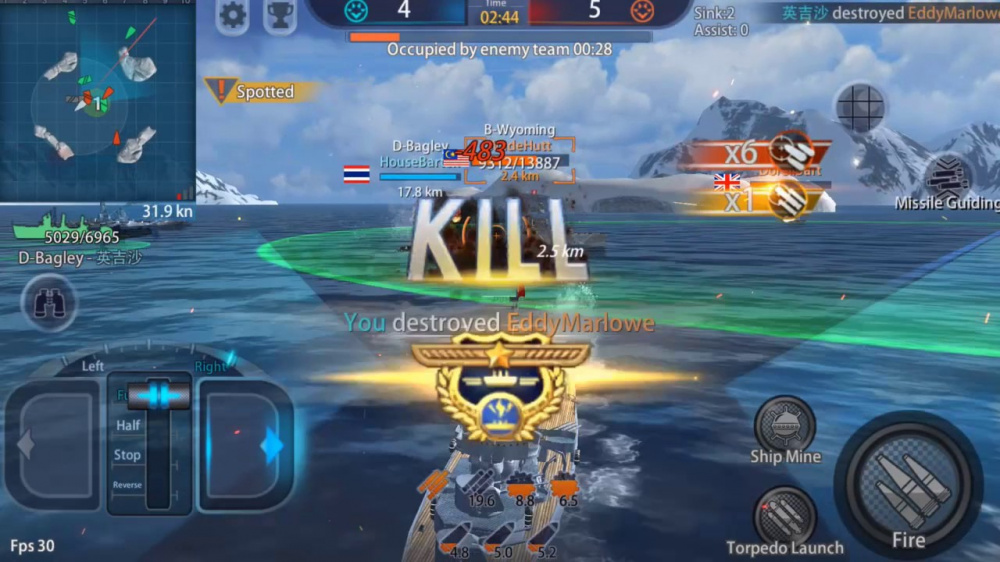Activate the binoculars zoom view
Viewport: 1000px width, 562px height.
point(49,303)
